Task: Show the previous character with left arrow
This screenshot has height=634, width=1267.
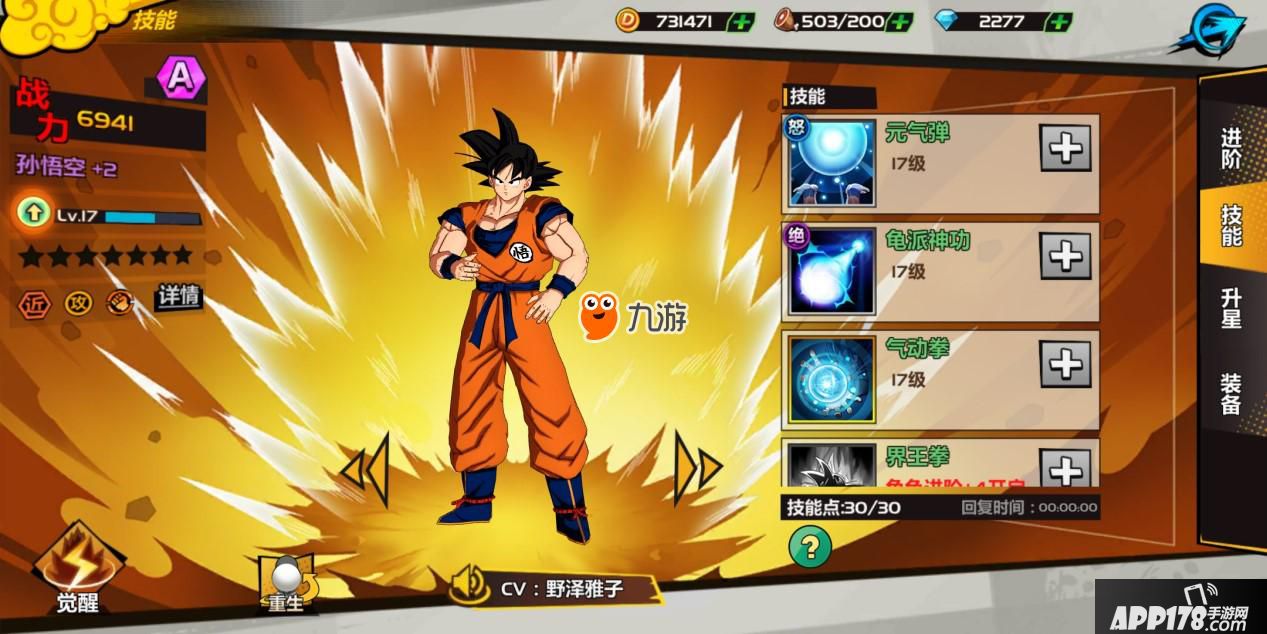Action: (x=365, y=468)
